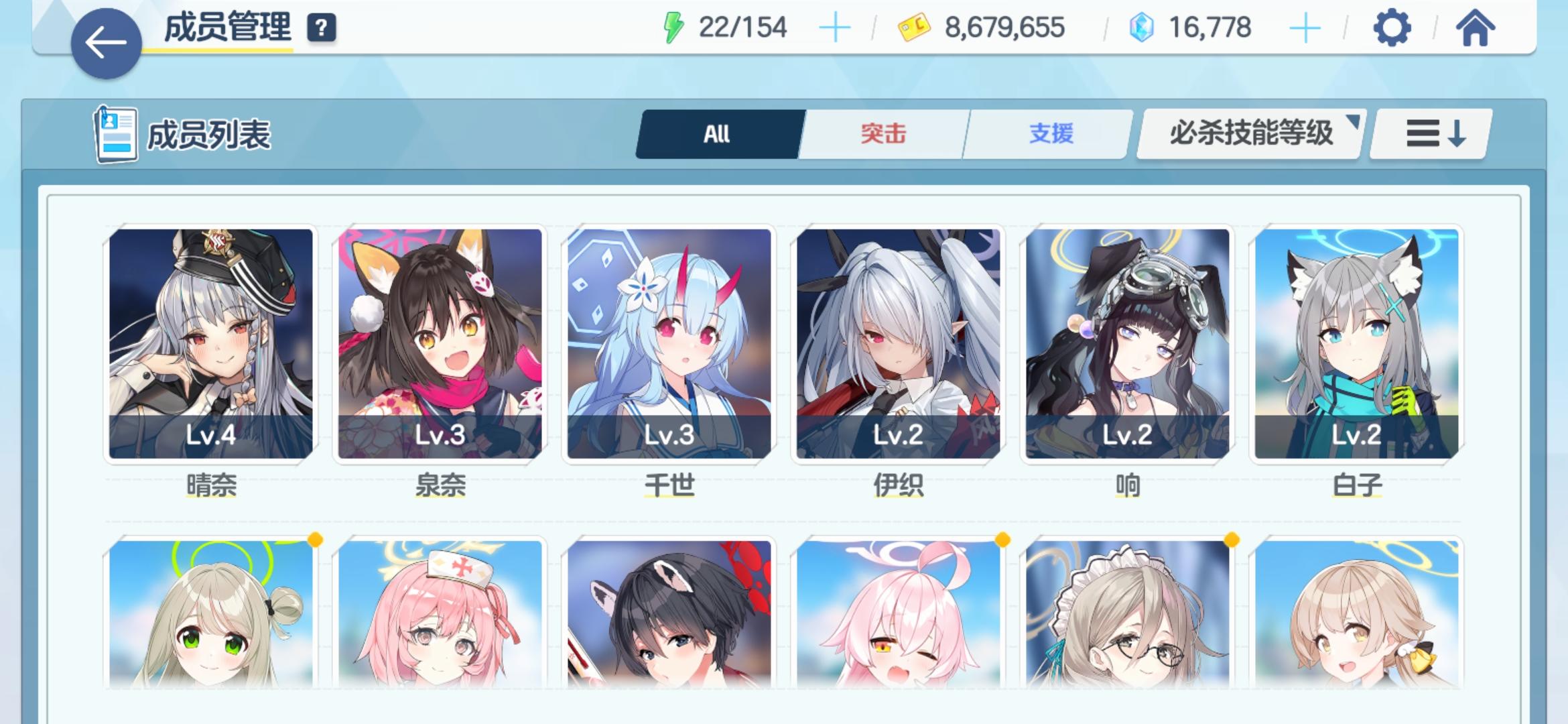The width and height of the screenshot is (1568, 724).
Task: Select the All filter tab
Action: coord(718,134)
